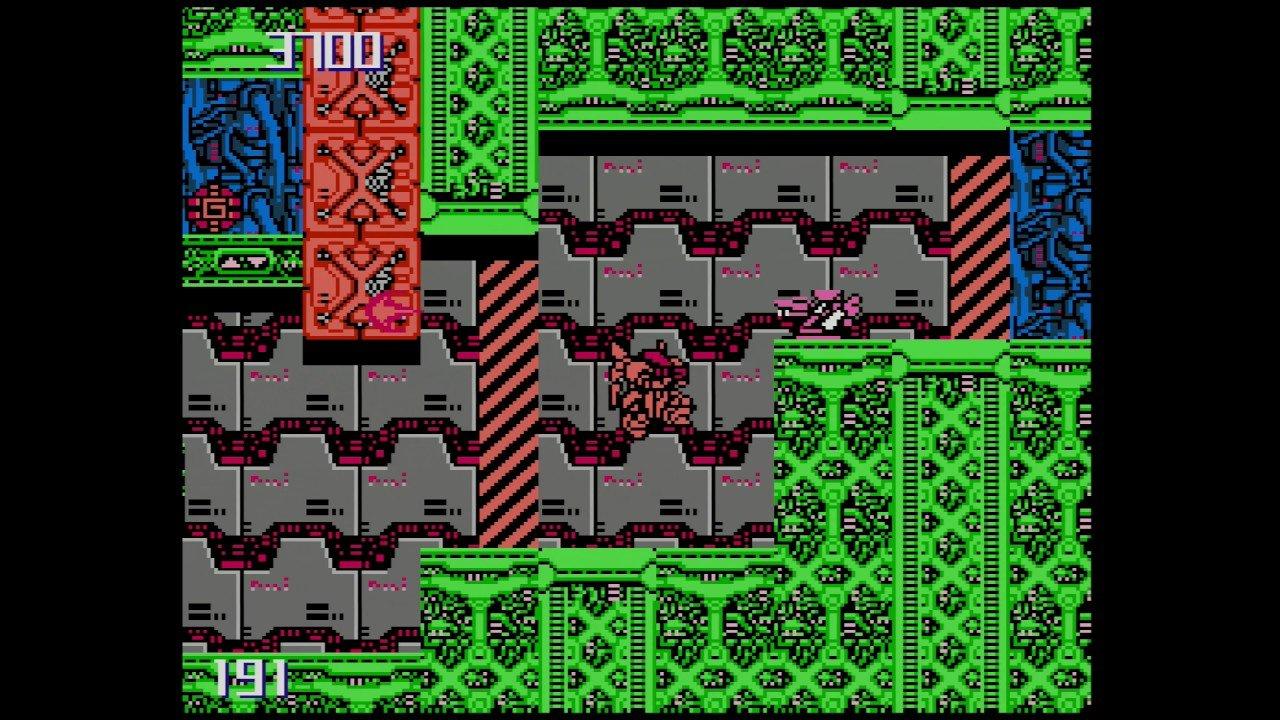
Task: Click the circular emblem on left blue circuitry
Action: point(213,207)
